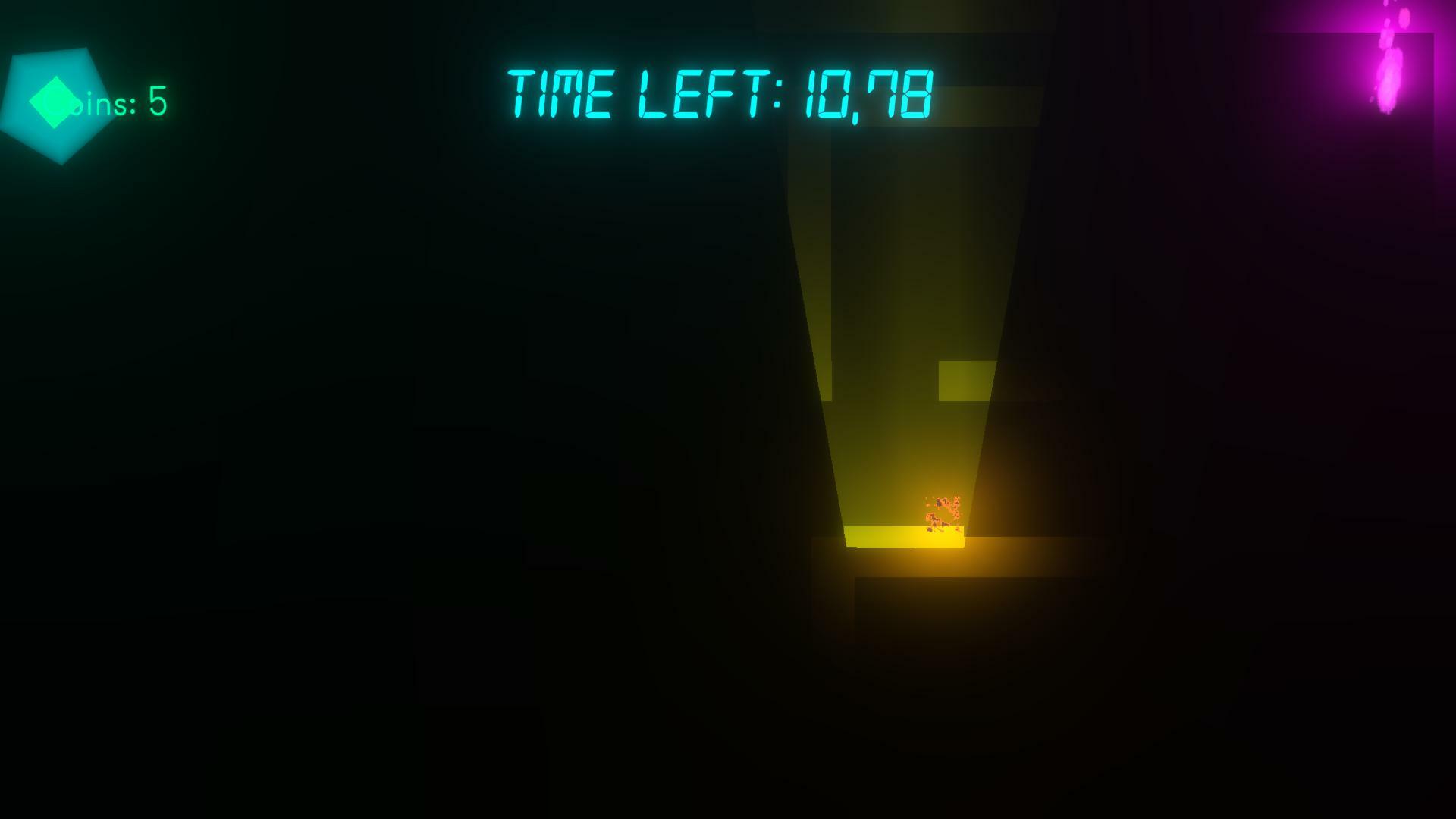Select the orange fire particles above the player
This screenshot has height=819, width=1456.
point(944,502)
